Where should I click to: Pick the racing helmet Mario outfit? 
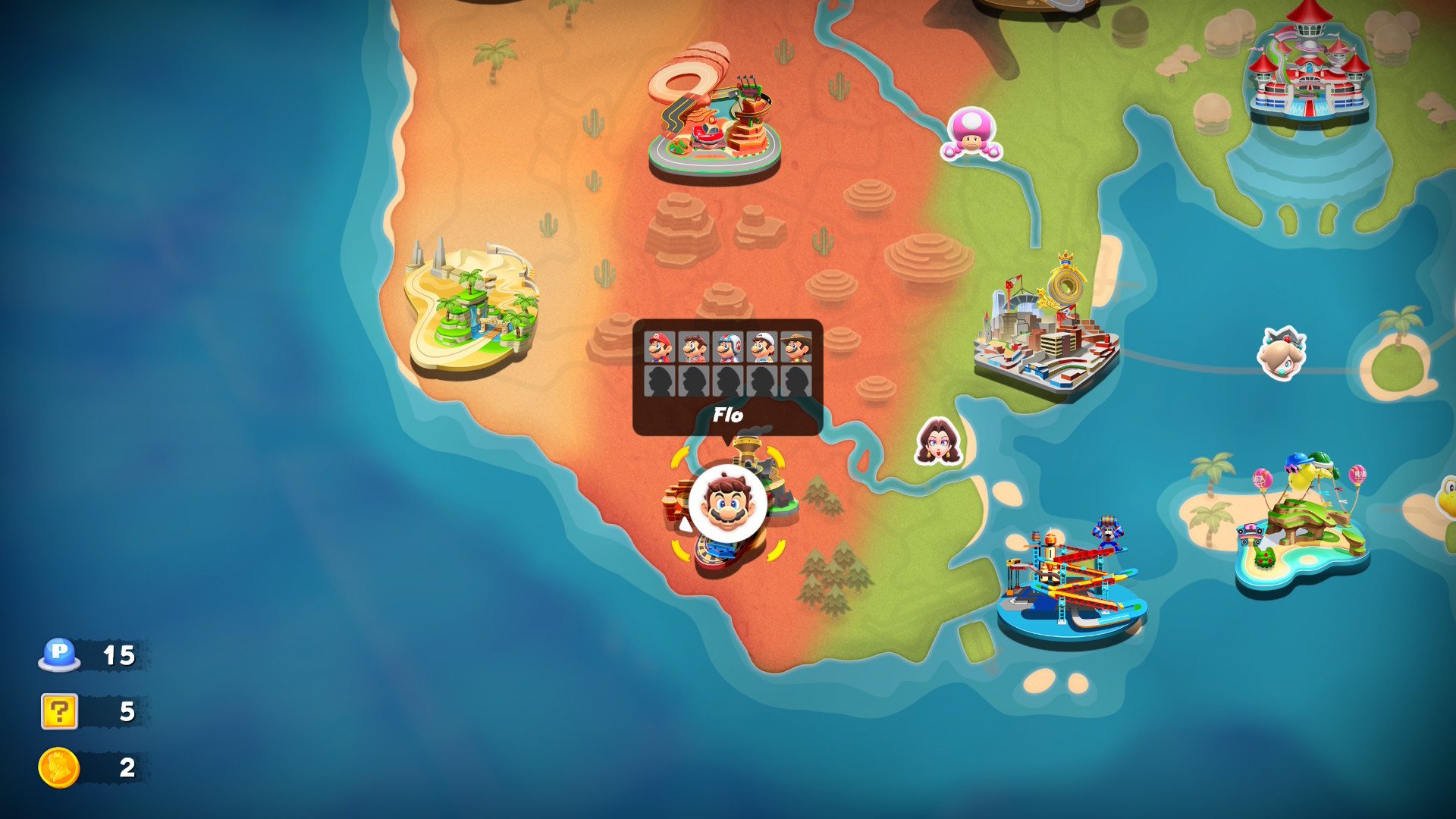point(727,347)
